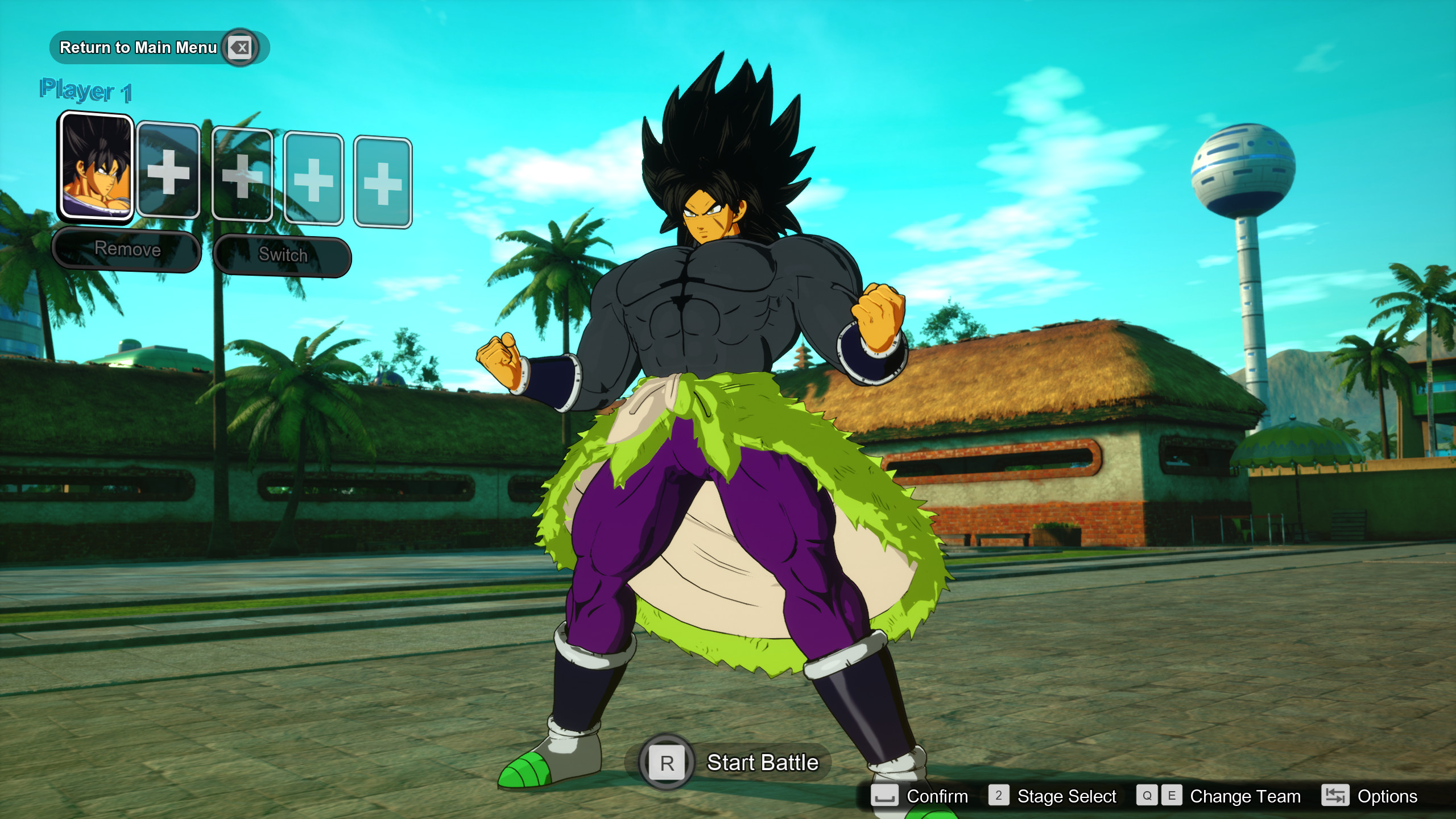Select Return to Main Menu
Viewport: 1456px width, 819px height.
point(139,48)
